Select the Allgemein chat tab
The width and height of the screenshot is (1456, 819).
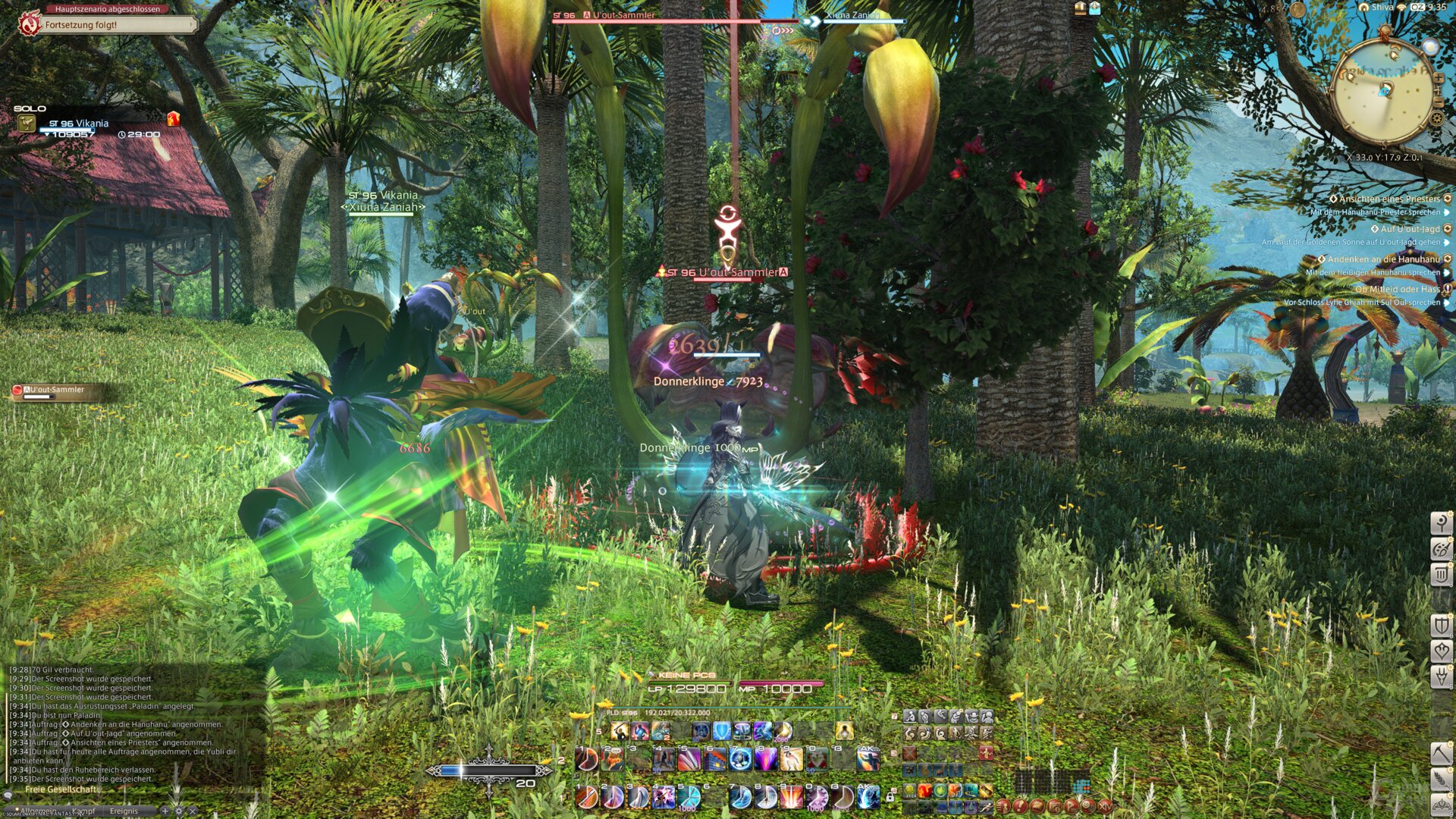click(39, 811)
